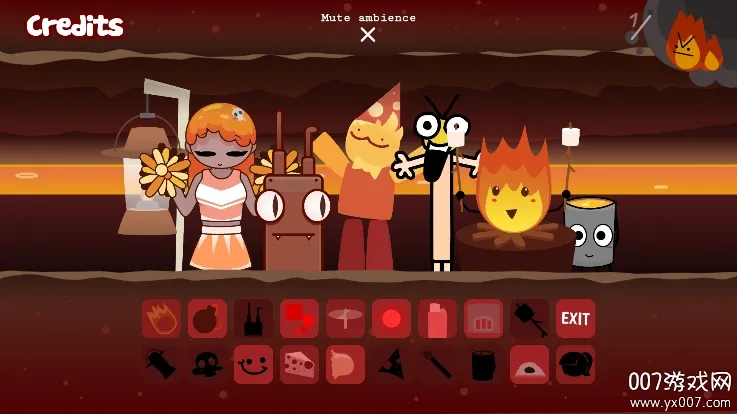737x414 pixels.
Task: Open the Credits screen
Action: tap(75, 26)
